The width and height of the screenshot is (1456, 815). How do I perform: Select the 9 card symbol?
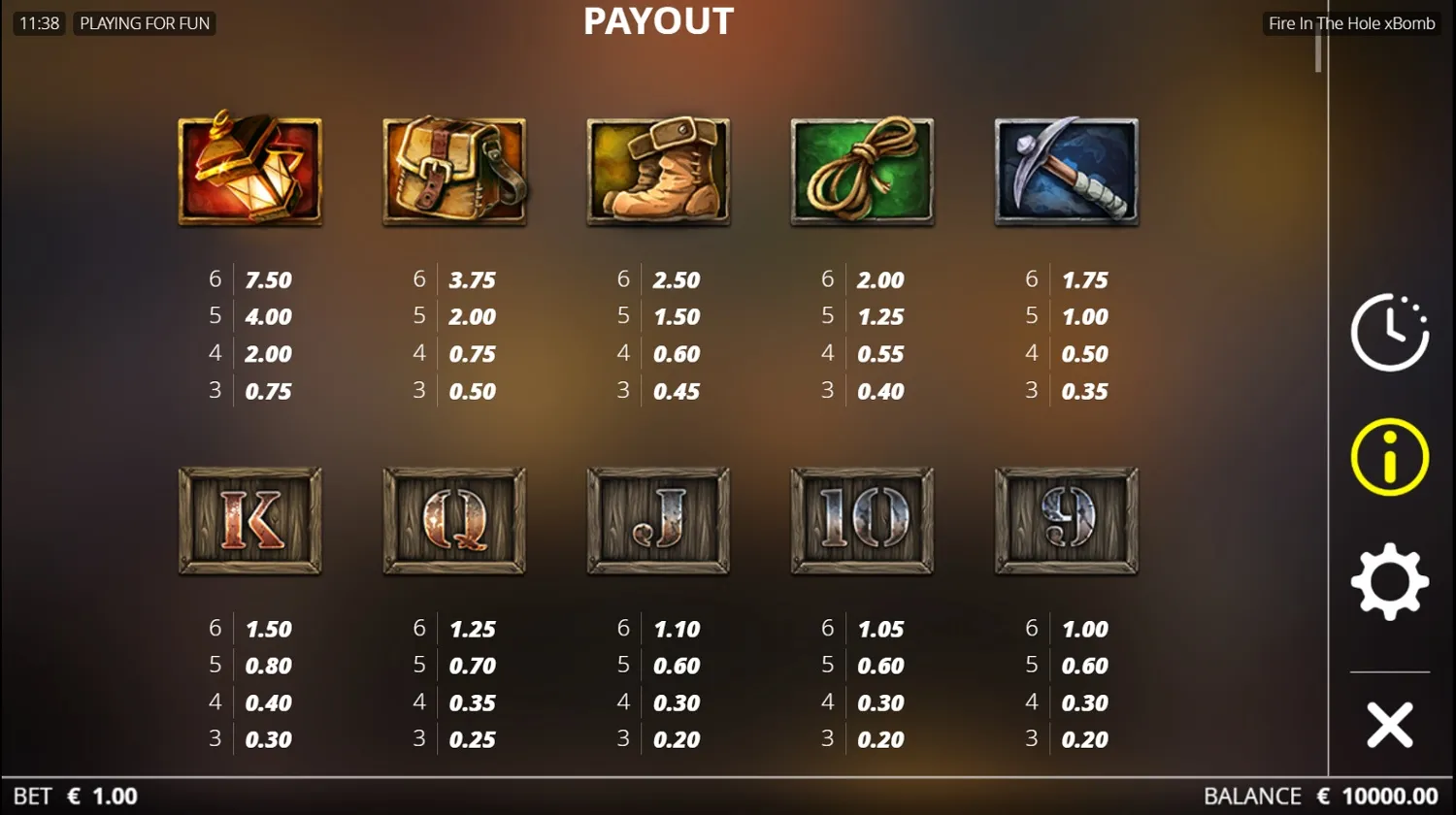(1065, 520)
